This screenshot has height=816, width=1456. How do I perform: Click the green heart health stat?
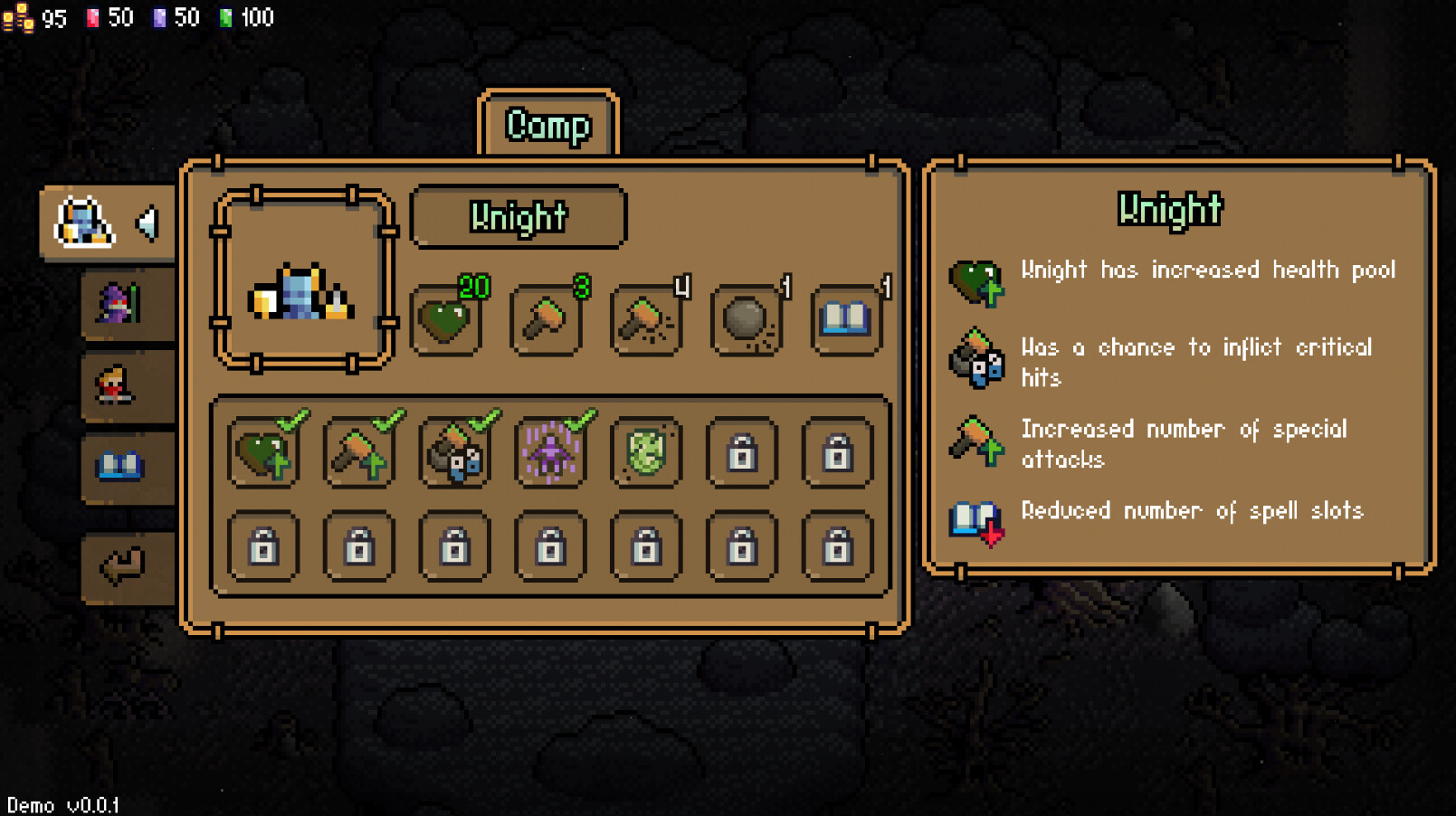(446, 320)
